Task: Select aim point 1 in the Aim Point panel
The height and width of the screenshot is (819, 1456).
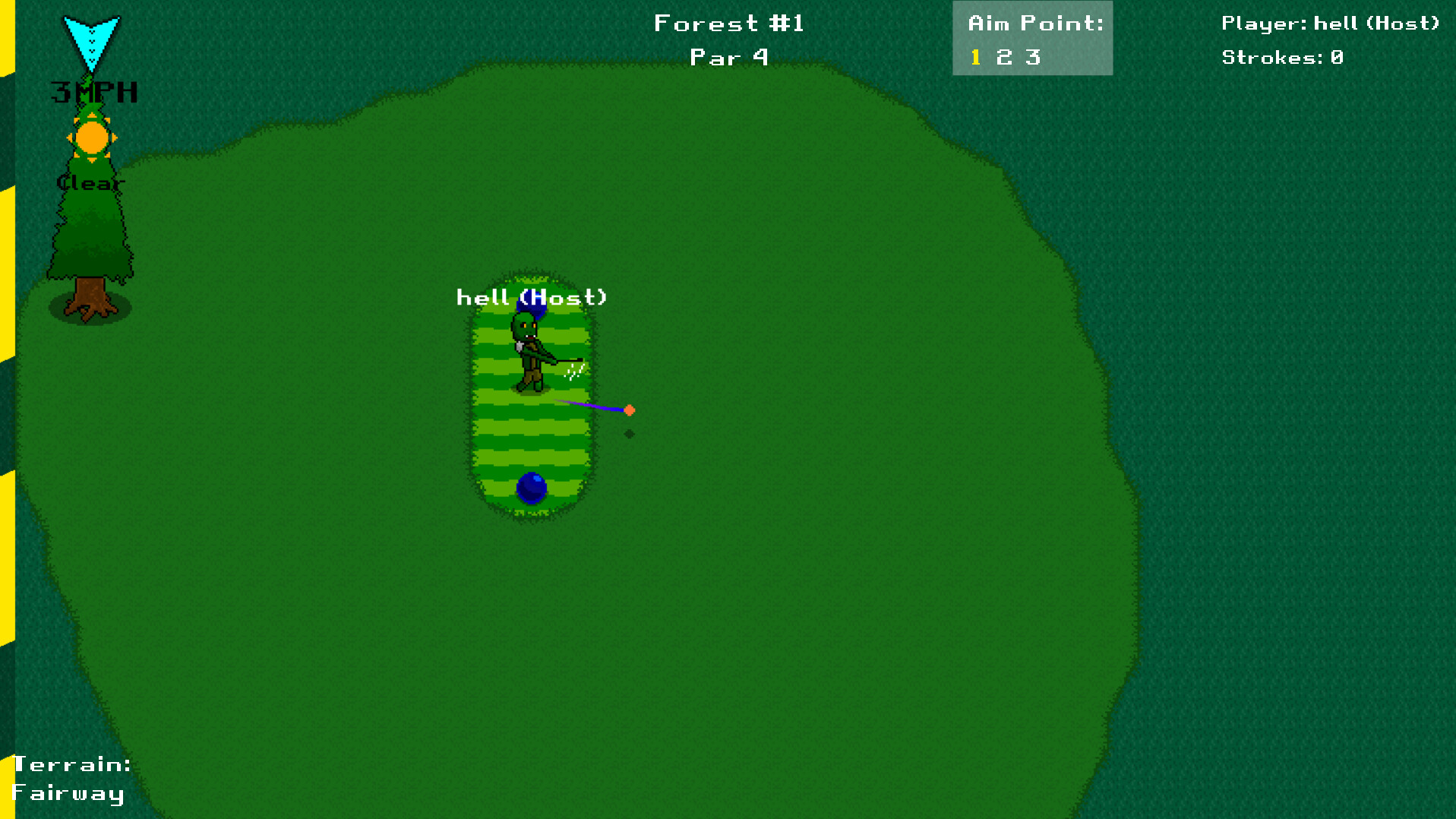Action: pyautogui.click(x=975, y=56)
